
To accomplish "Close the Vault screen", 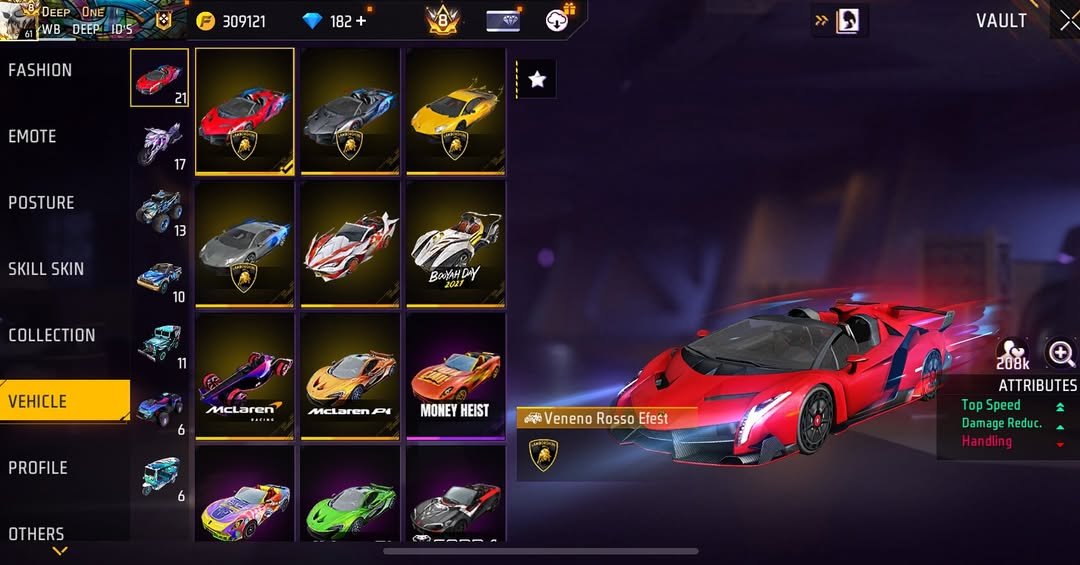I will pyautogui.click(x=1066, y=21).
